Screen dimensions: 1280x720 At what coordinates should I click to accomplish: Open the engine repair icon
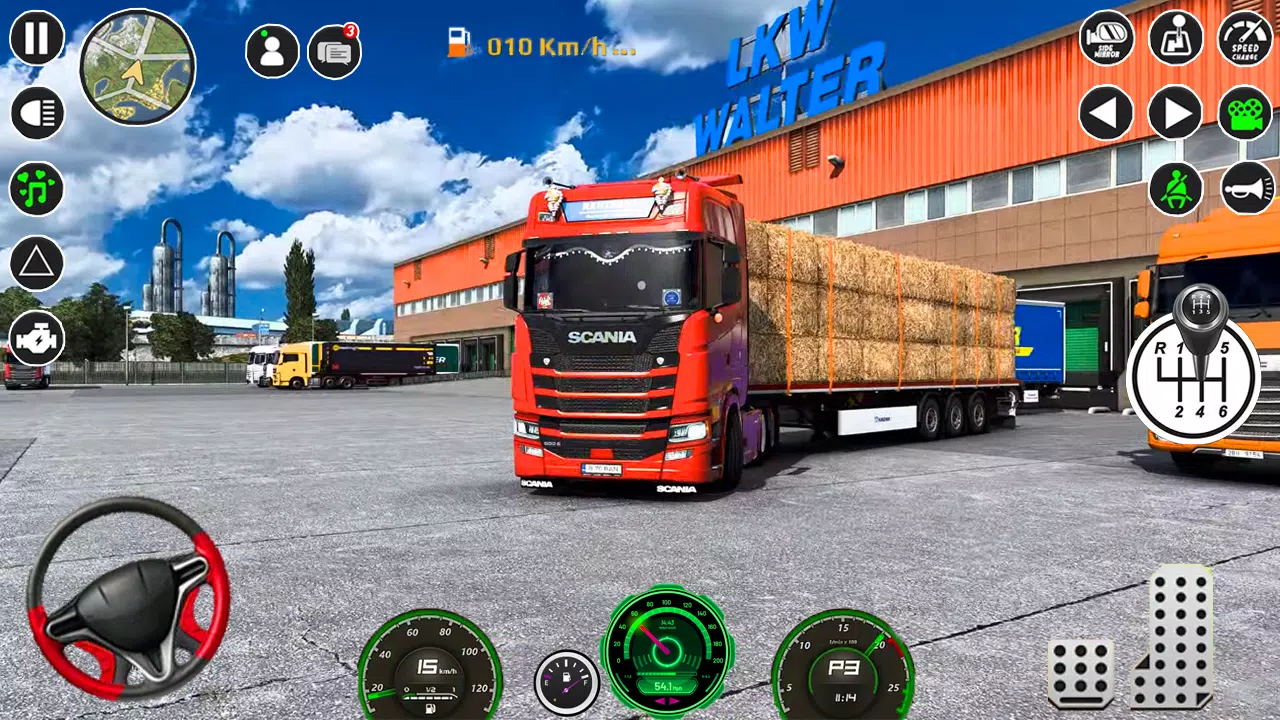(35, 339)
